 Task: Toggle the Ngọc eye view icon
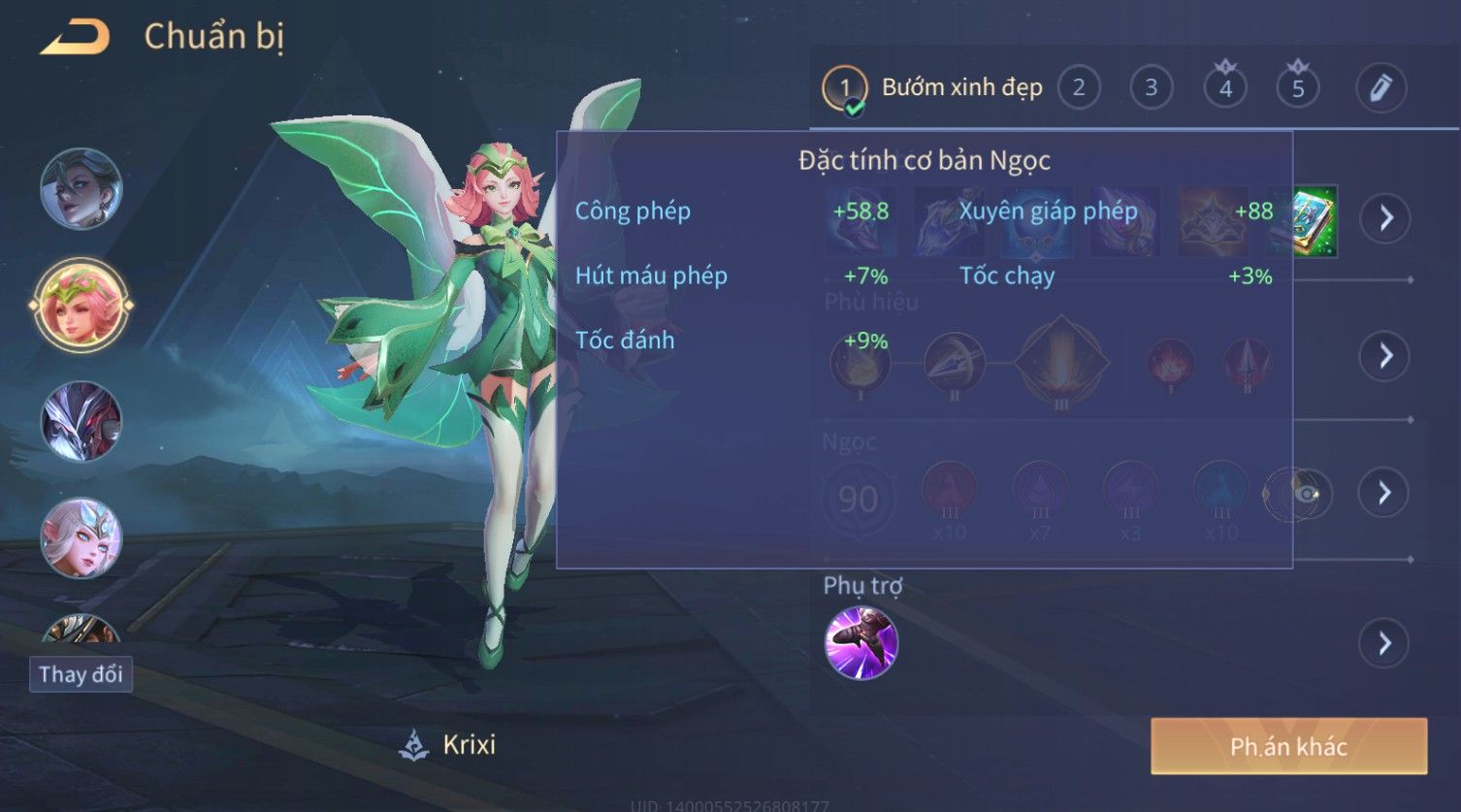coord(1307,495)
